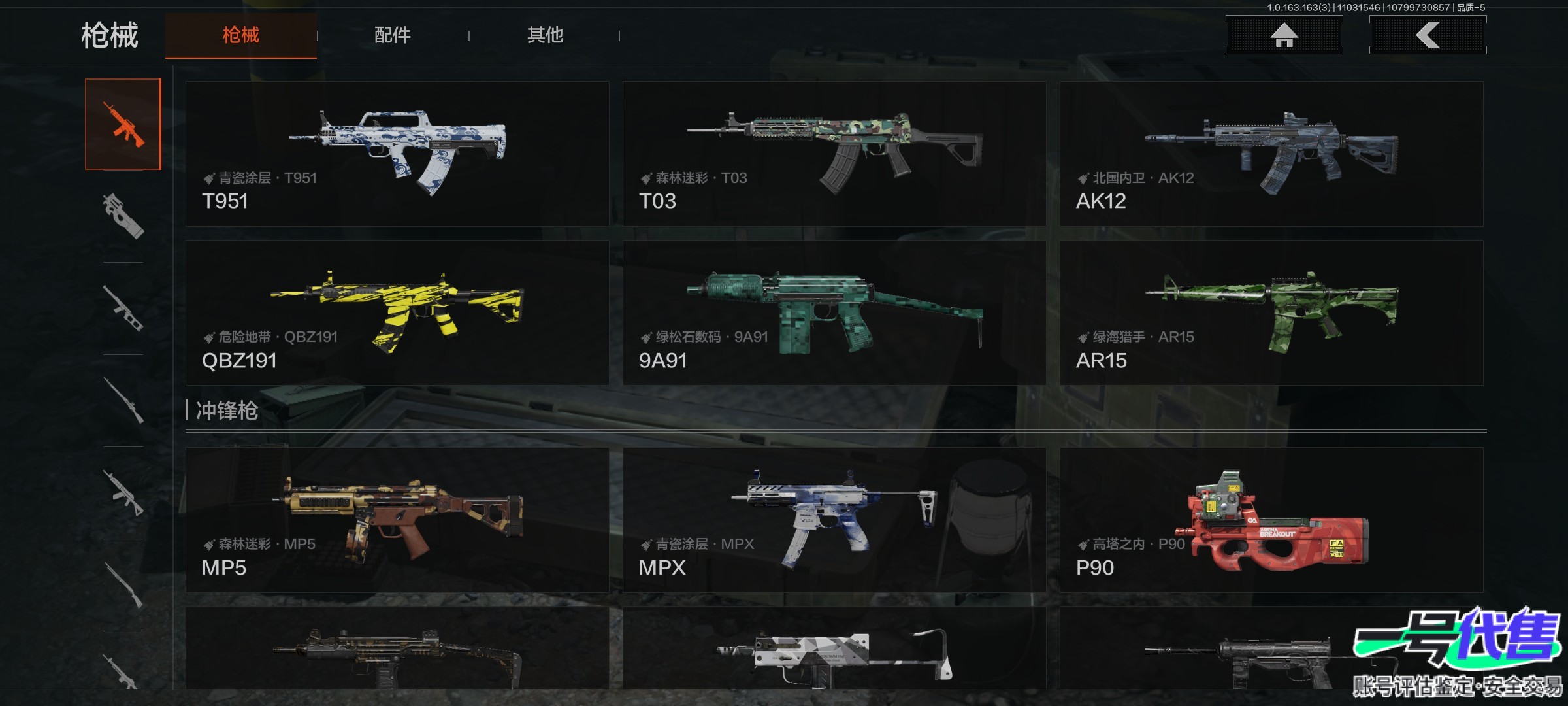1568x706 pixels.
Task: Select the green AR15 skin
Action: (x=1271, y=312)
